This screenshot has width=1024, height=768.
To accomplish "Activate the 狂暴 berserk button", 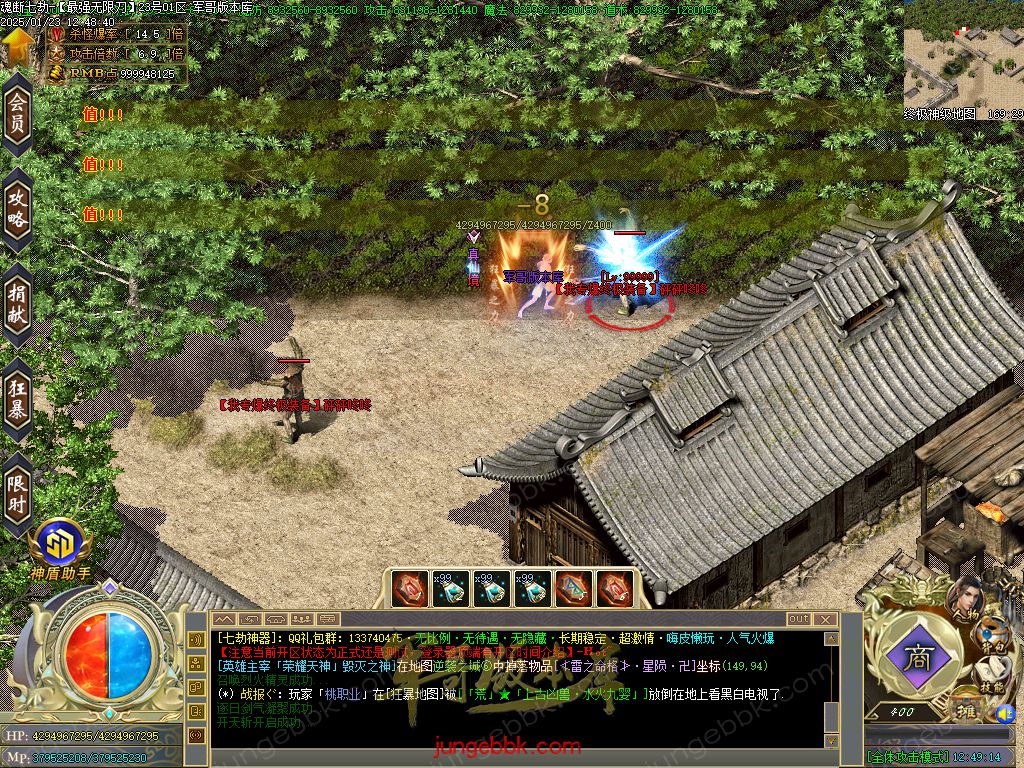I will 17,398.
